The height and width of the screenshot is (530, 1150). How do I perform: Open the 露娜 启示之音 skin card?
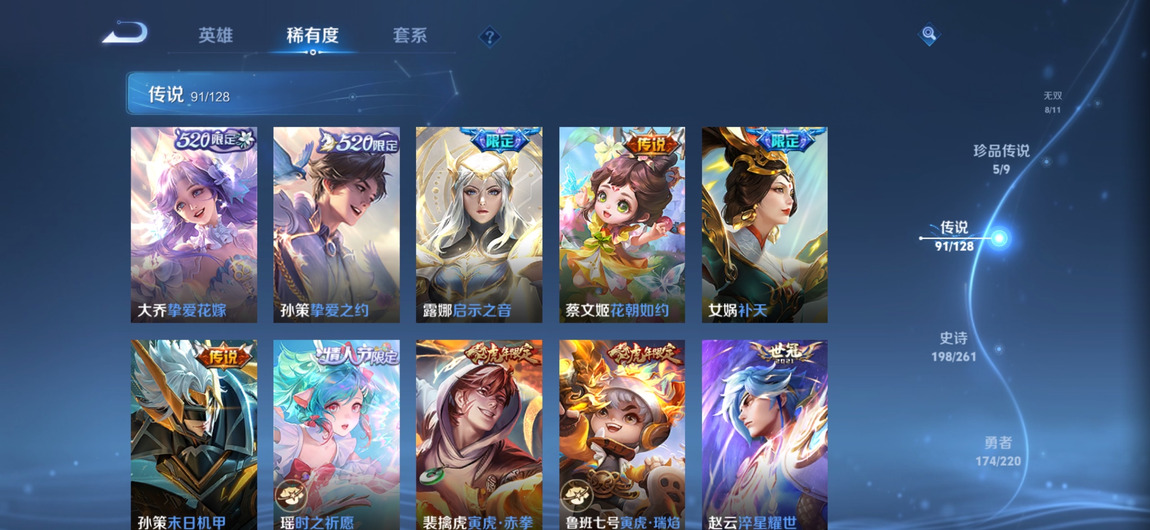pos(479,224)
